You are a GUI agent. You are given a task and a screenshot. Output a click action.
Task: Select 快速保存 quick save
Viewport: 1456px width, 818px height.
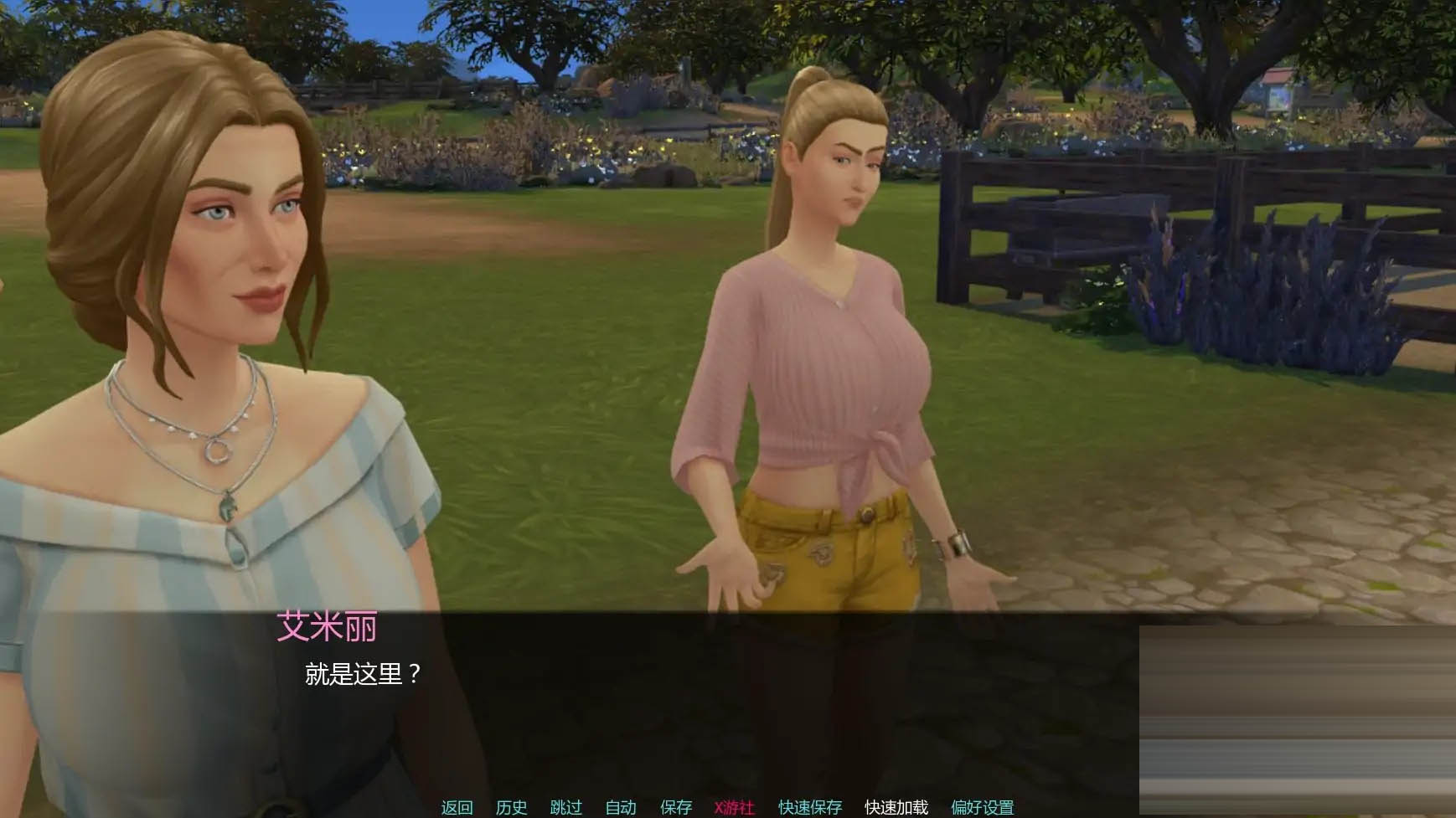809,807
